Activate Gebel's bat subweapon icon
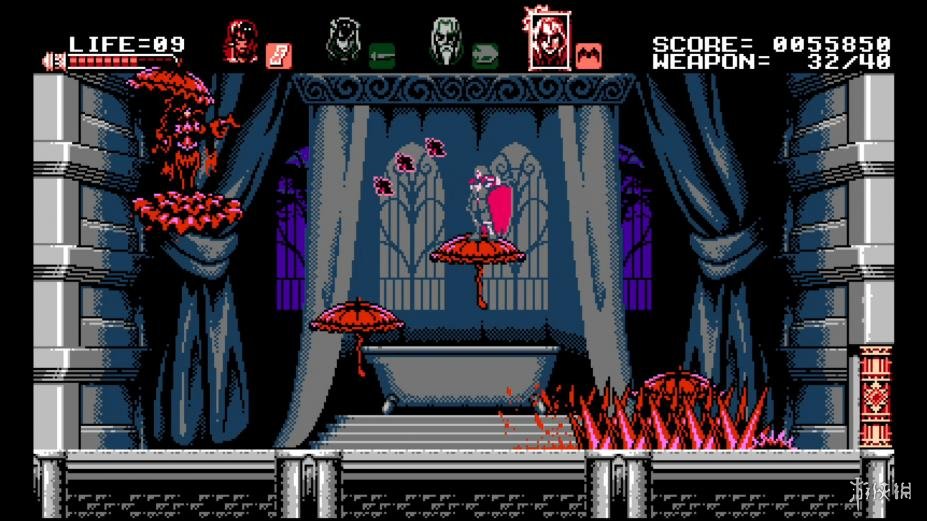 (589, 55)
